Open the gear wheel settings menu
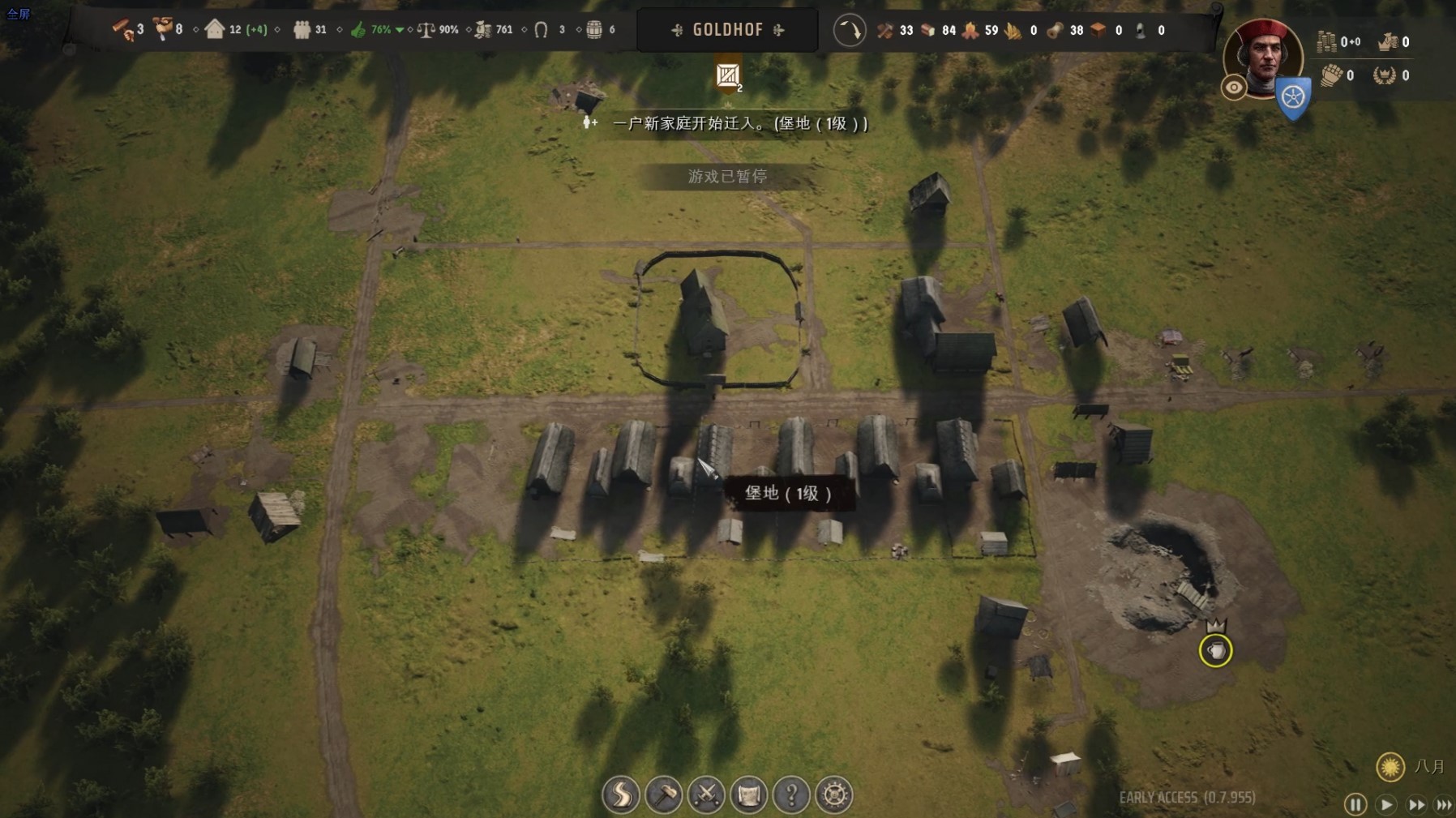This screenshot has height=818, width=1456. (x=834, y=794)
